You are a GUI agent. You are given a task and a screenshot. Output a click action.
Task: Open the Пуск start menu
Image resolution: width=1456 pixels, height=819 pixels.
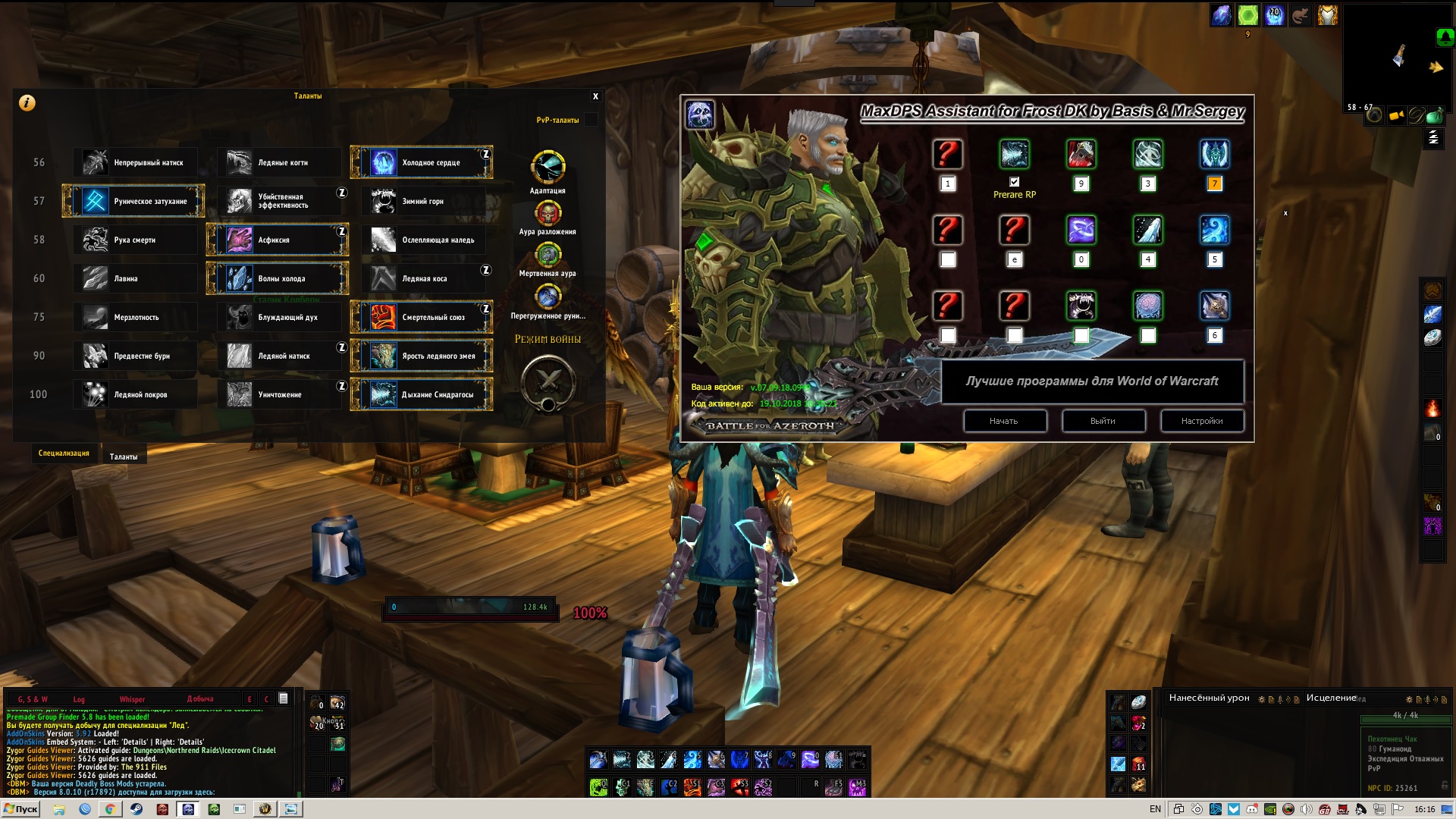tap(20, 809)
